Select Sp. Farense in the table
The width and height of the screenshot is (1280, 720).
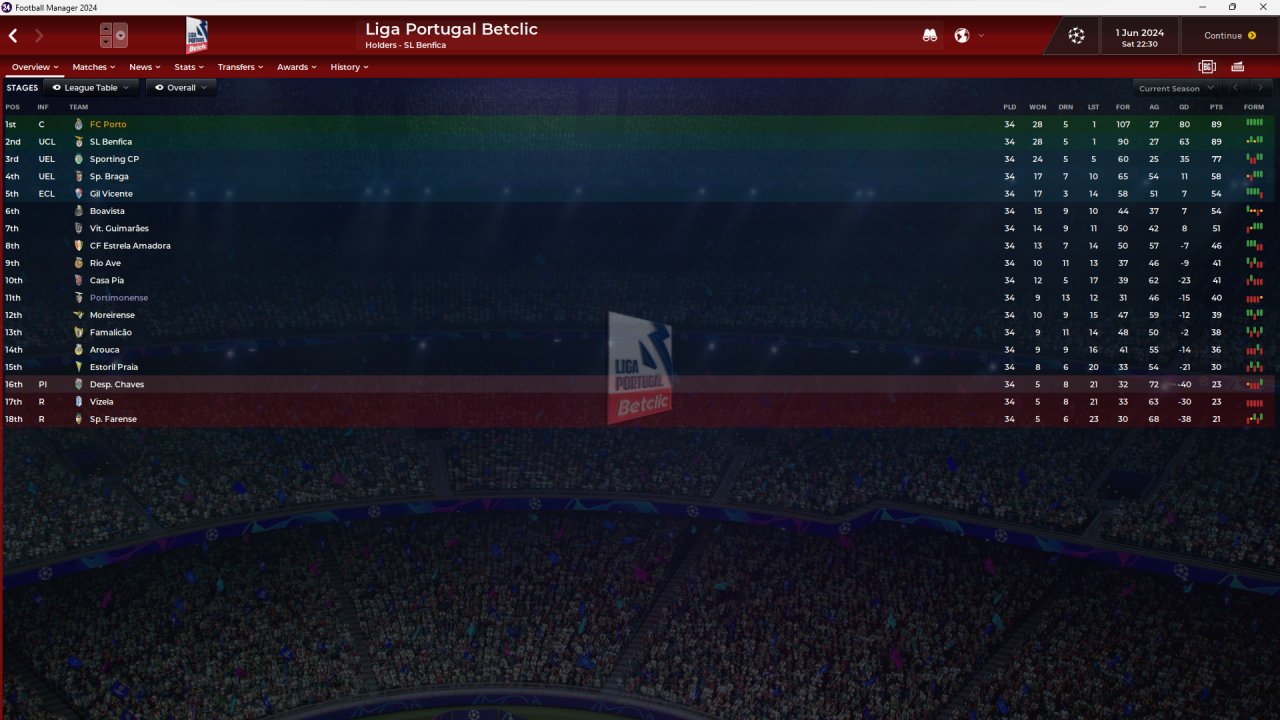113,419
